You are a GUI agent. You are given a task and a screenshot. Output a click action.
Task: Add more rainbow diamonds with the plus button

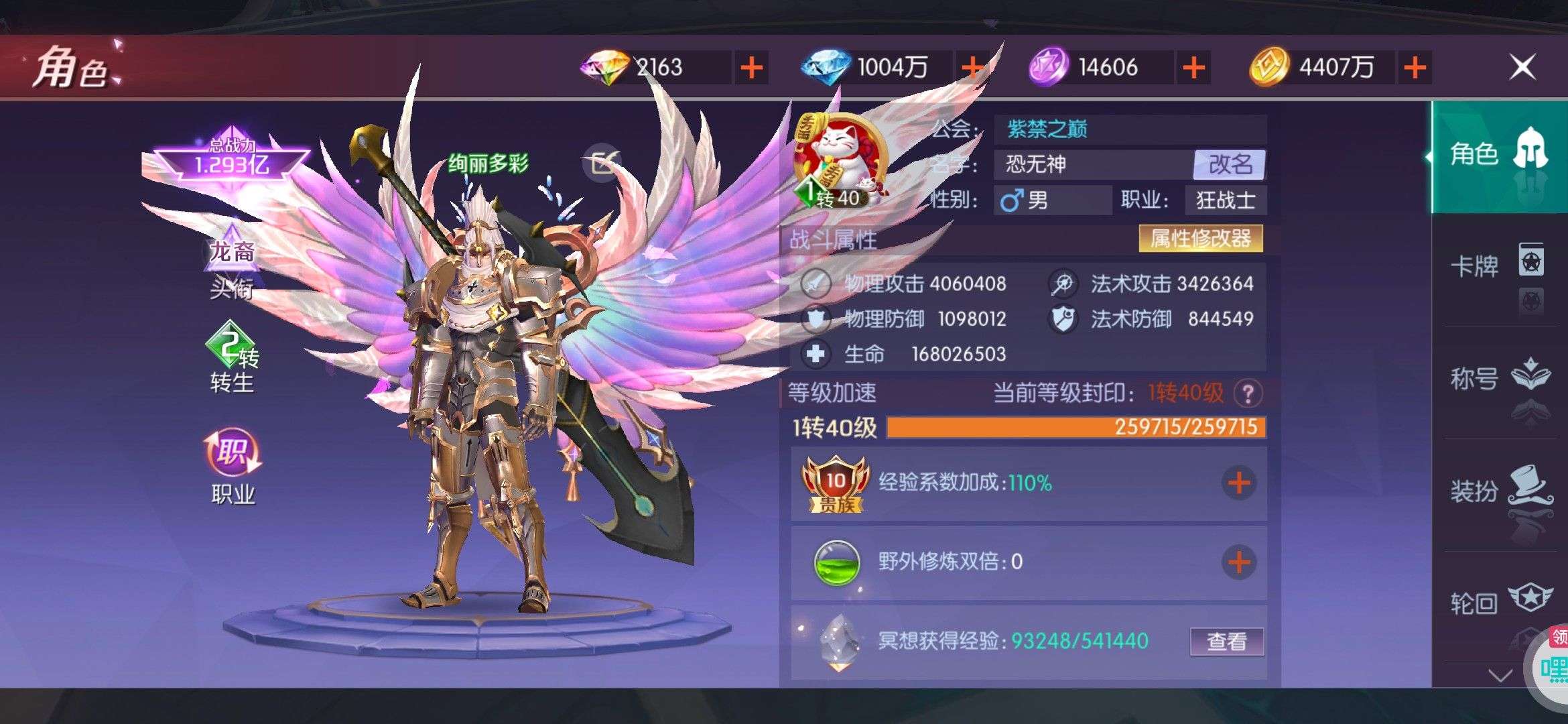[x=751, y=68]
